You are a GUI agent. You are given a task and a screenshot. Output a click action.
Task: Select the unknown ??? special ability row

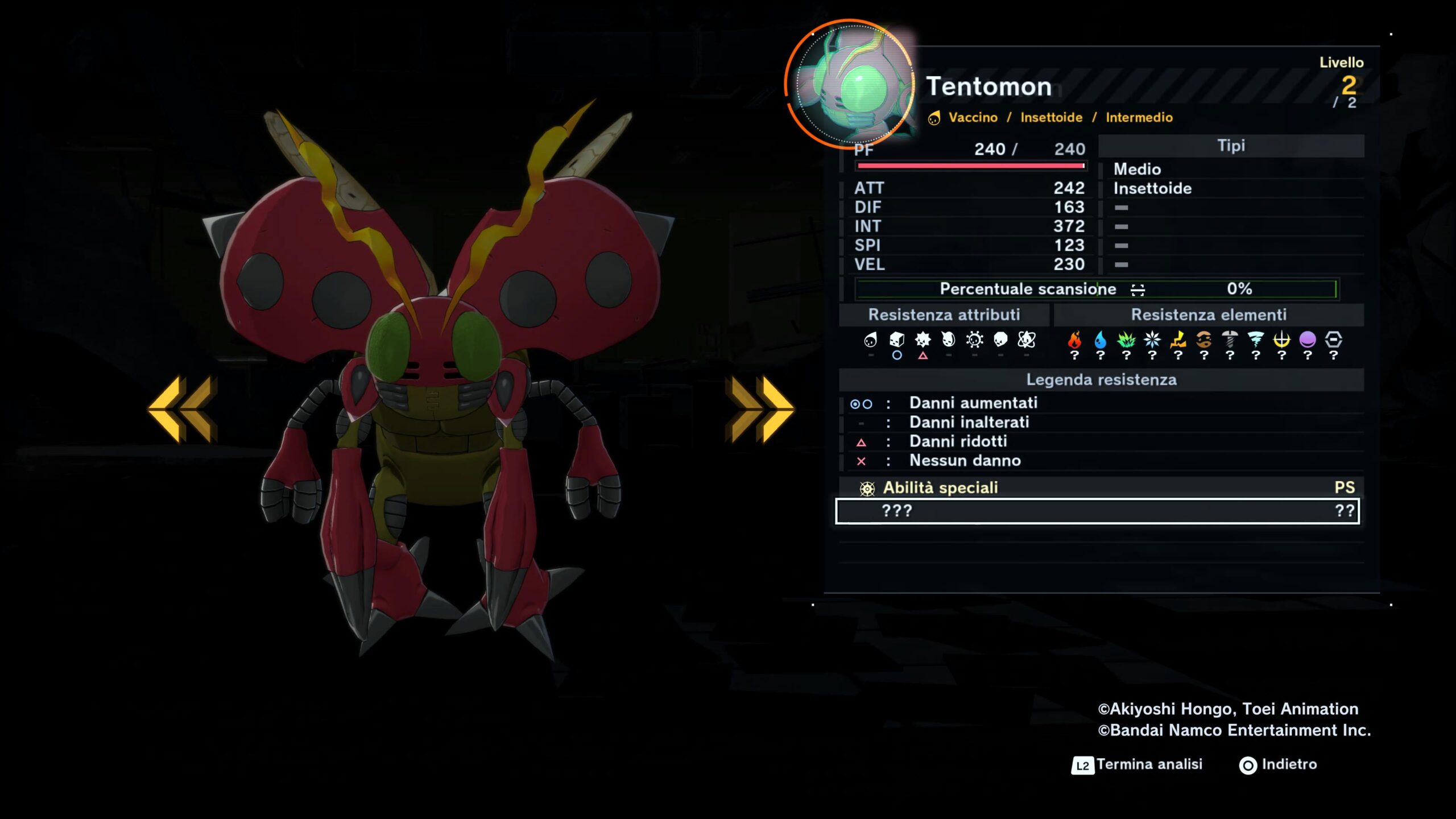1097,511
